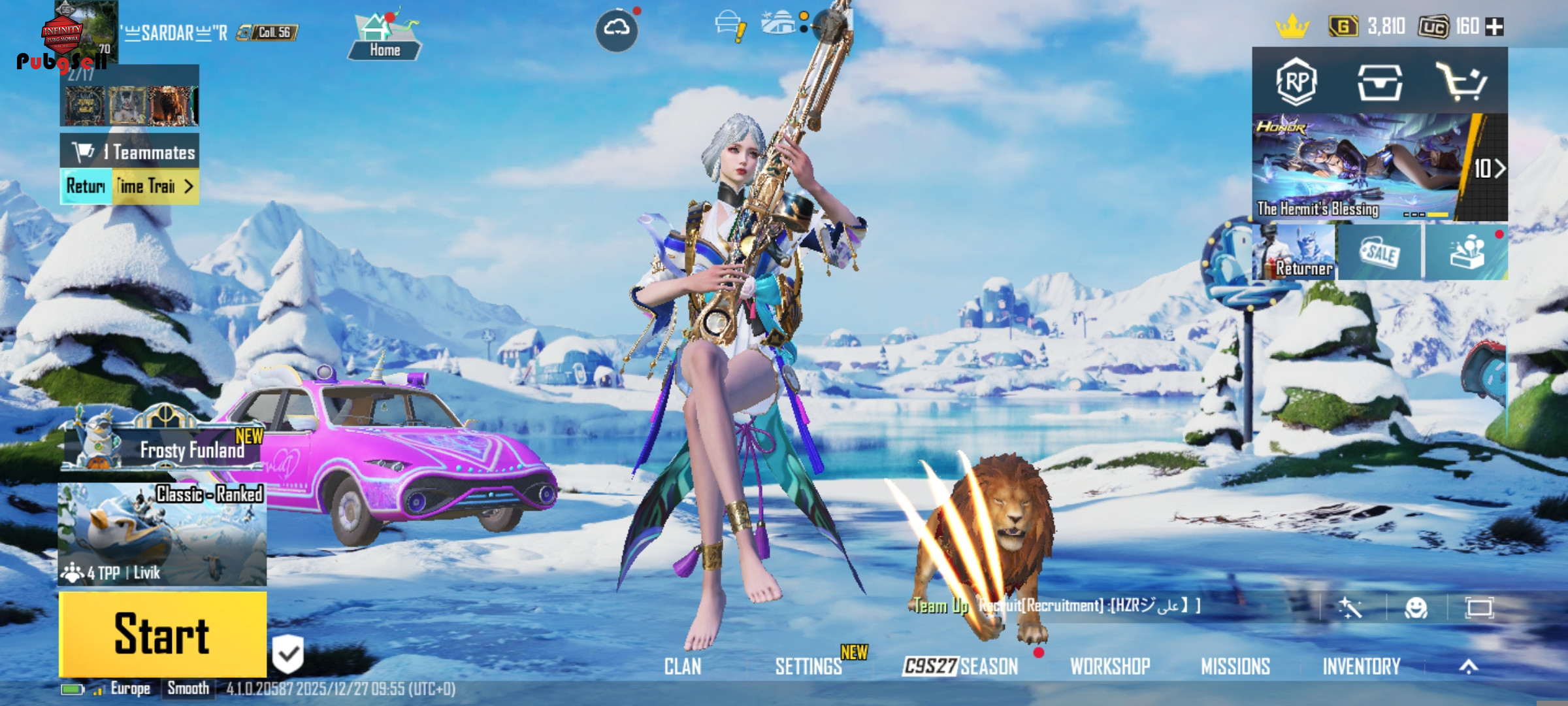Screen dimensions: 1568x706
Task: View The Hermit's Blessing event banner
Action: 1359,167
